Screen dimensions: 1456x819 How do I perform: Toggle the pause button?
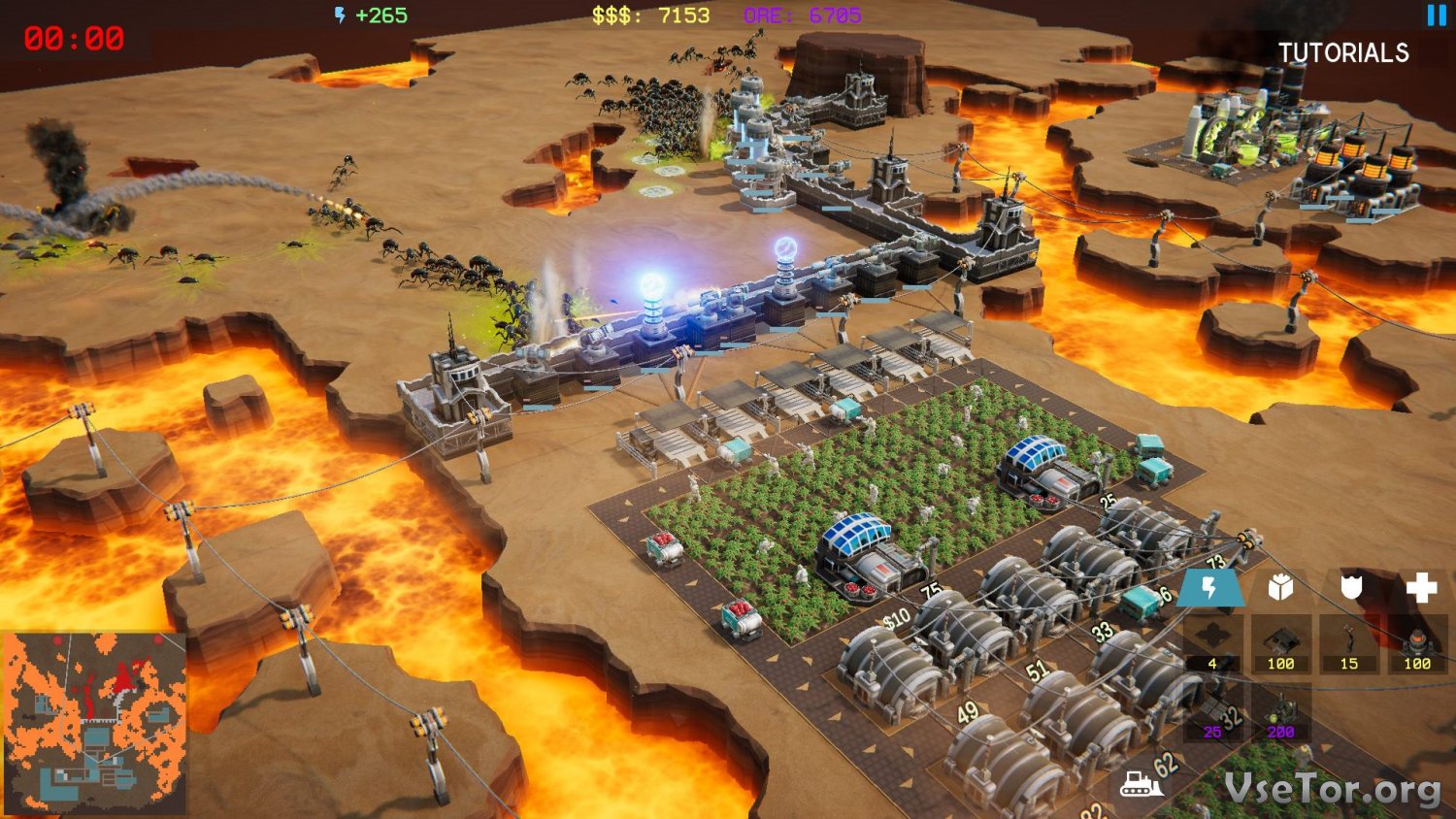click(1437, 15)
